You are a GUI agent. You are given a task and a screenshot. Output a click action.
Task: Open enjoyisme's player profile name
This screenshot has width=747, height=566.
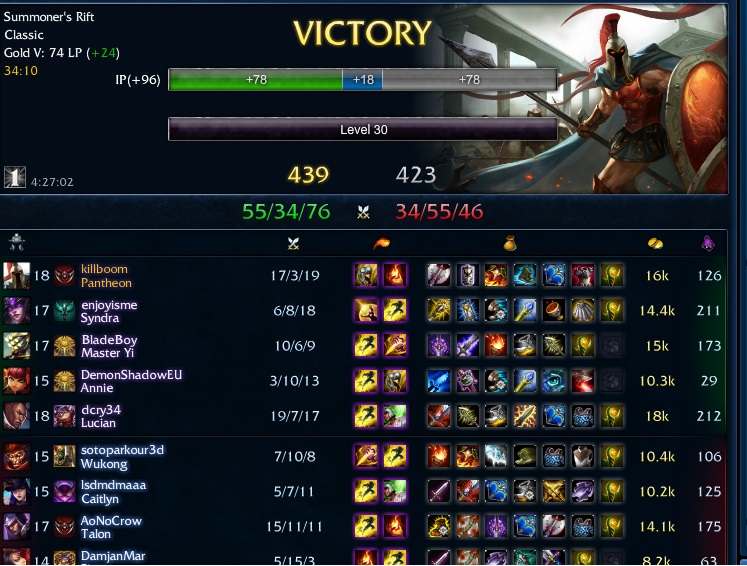click(x=109, y=304)
